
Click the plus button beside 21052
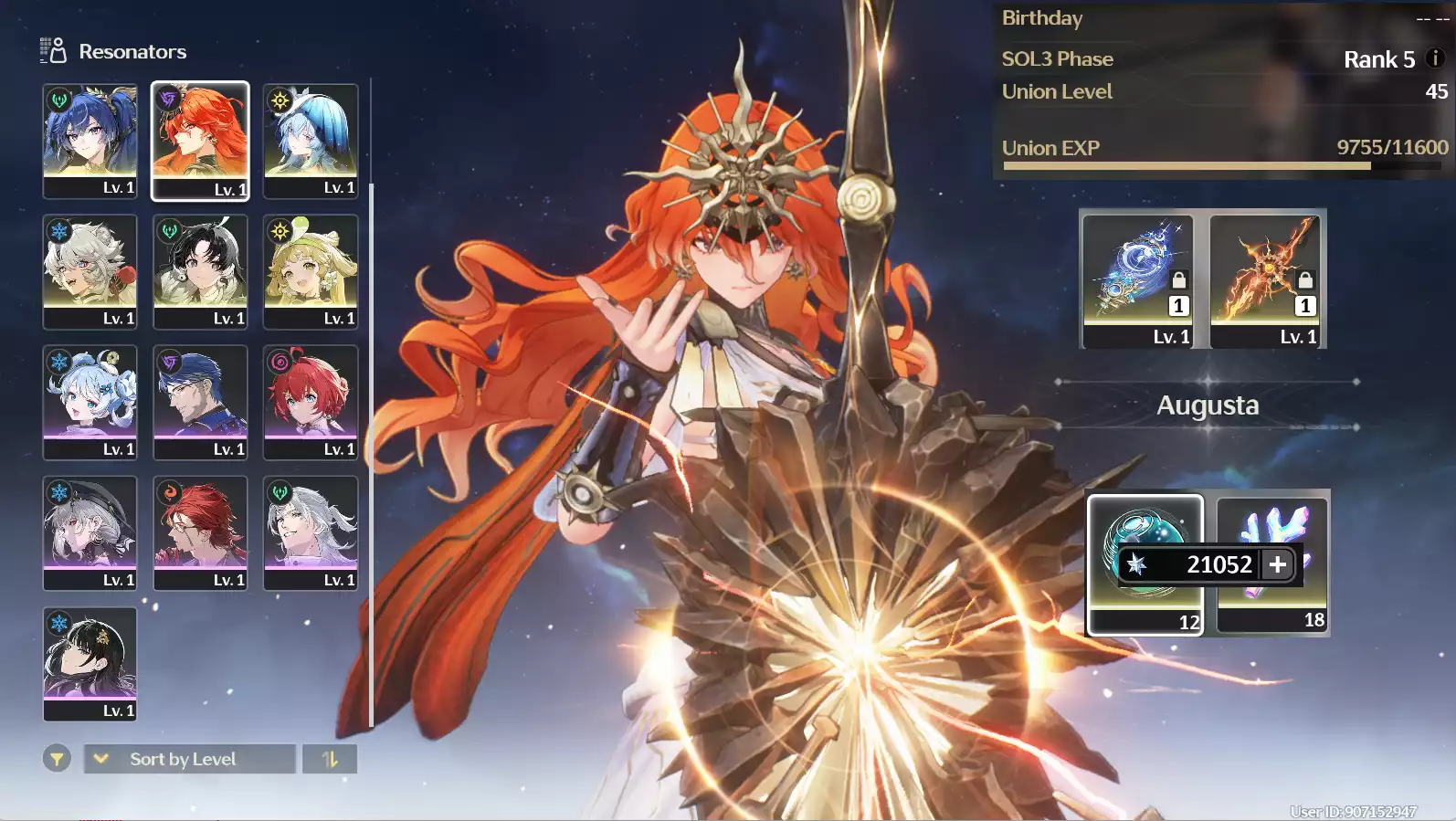[x=1278, y=564]
